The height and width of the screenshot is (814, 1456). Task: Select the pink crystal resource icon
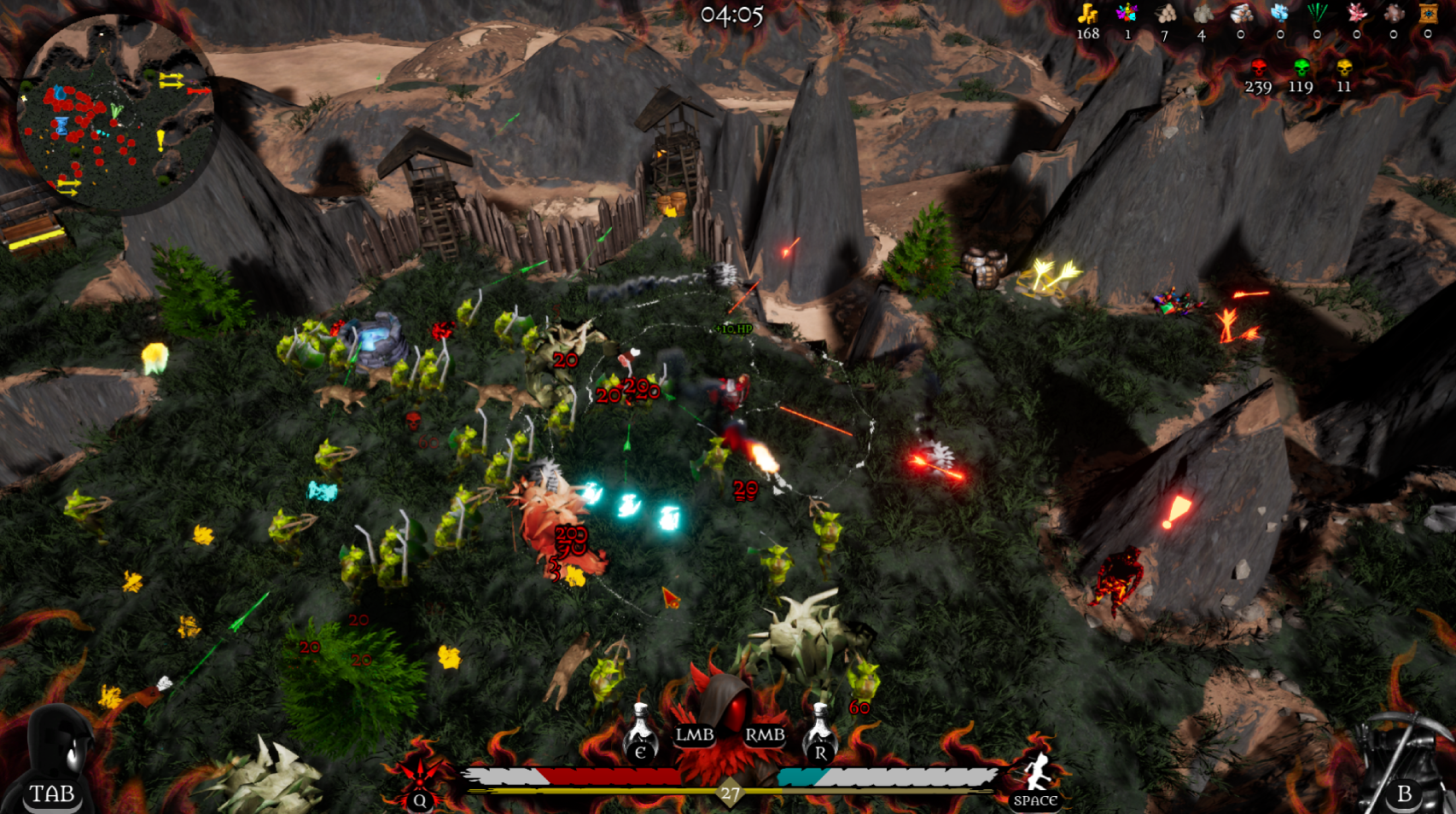click(x=1356, y=13)
